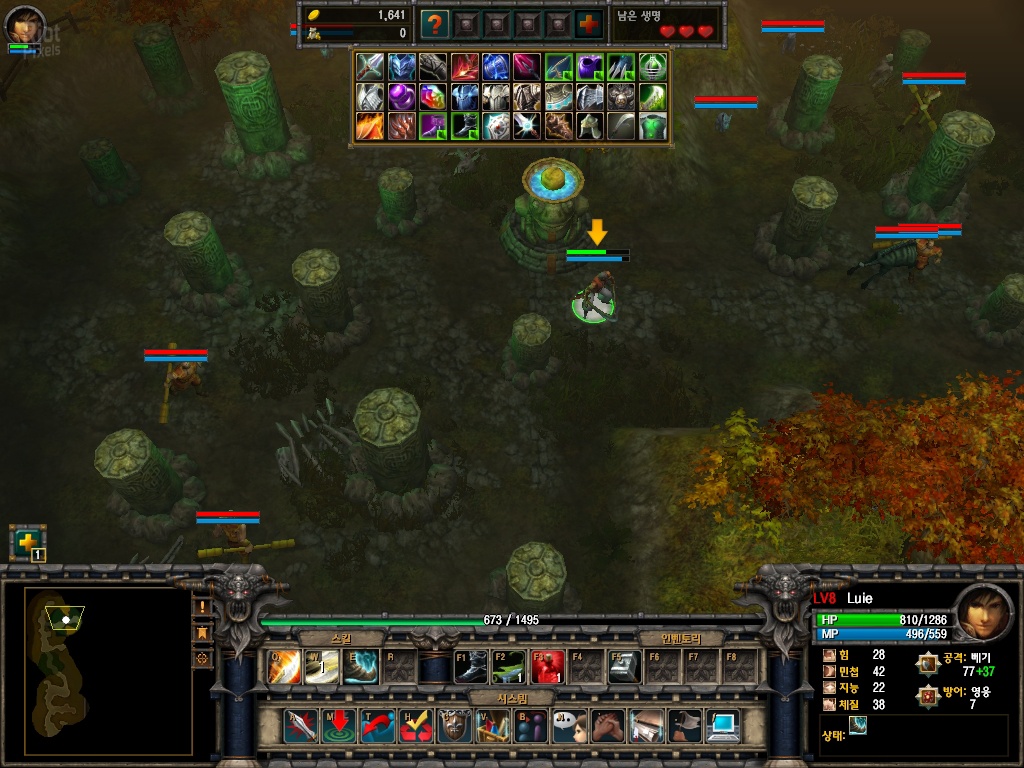Click the orange question mark button
Viewport: 1024px width, 768px height.
[x=434, y=24]
